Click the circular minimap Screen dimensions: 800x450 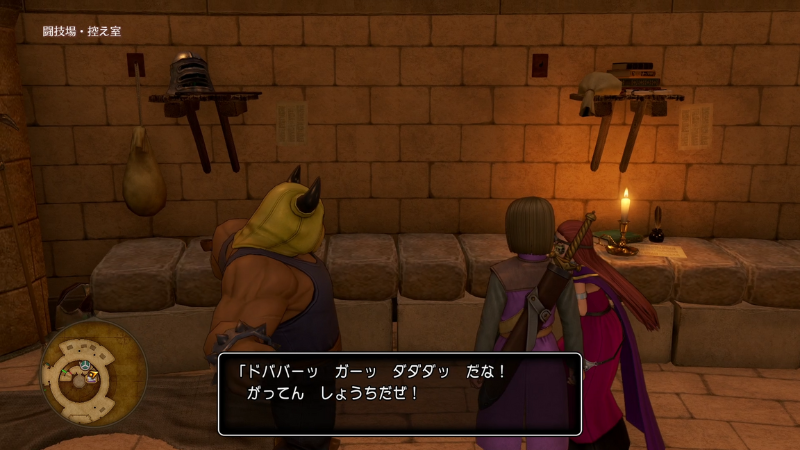93,374
